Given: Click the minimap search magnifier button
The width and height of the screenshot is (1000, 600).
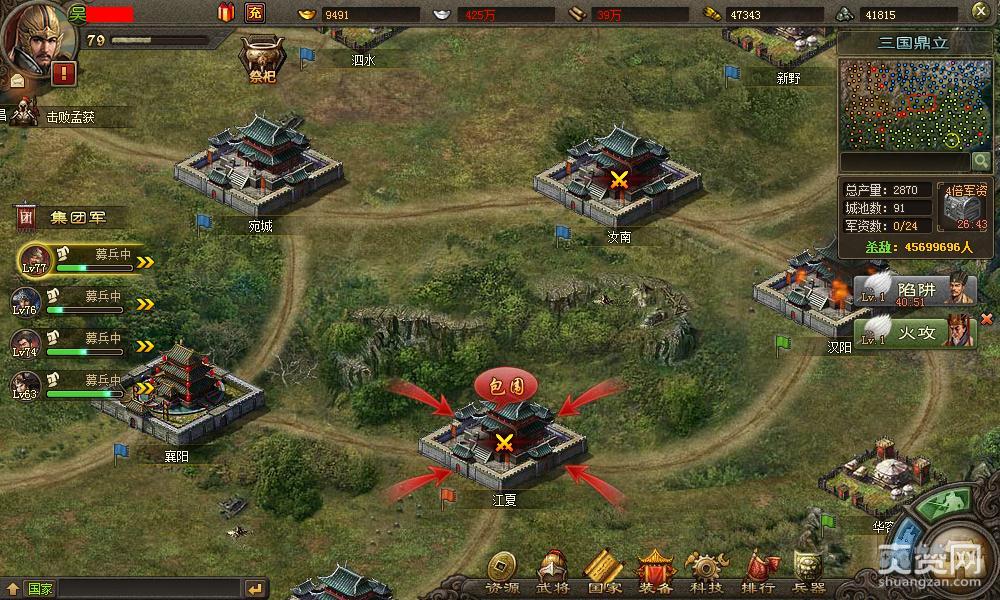Looking at the screenshot, I should [981, 161].
